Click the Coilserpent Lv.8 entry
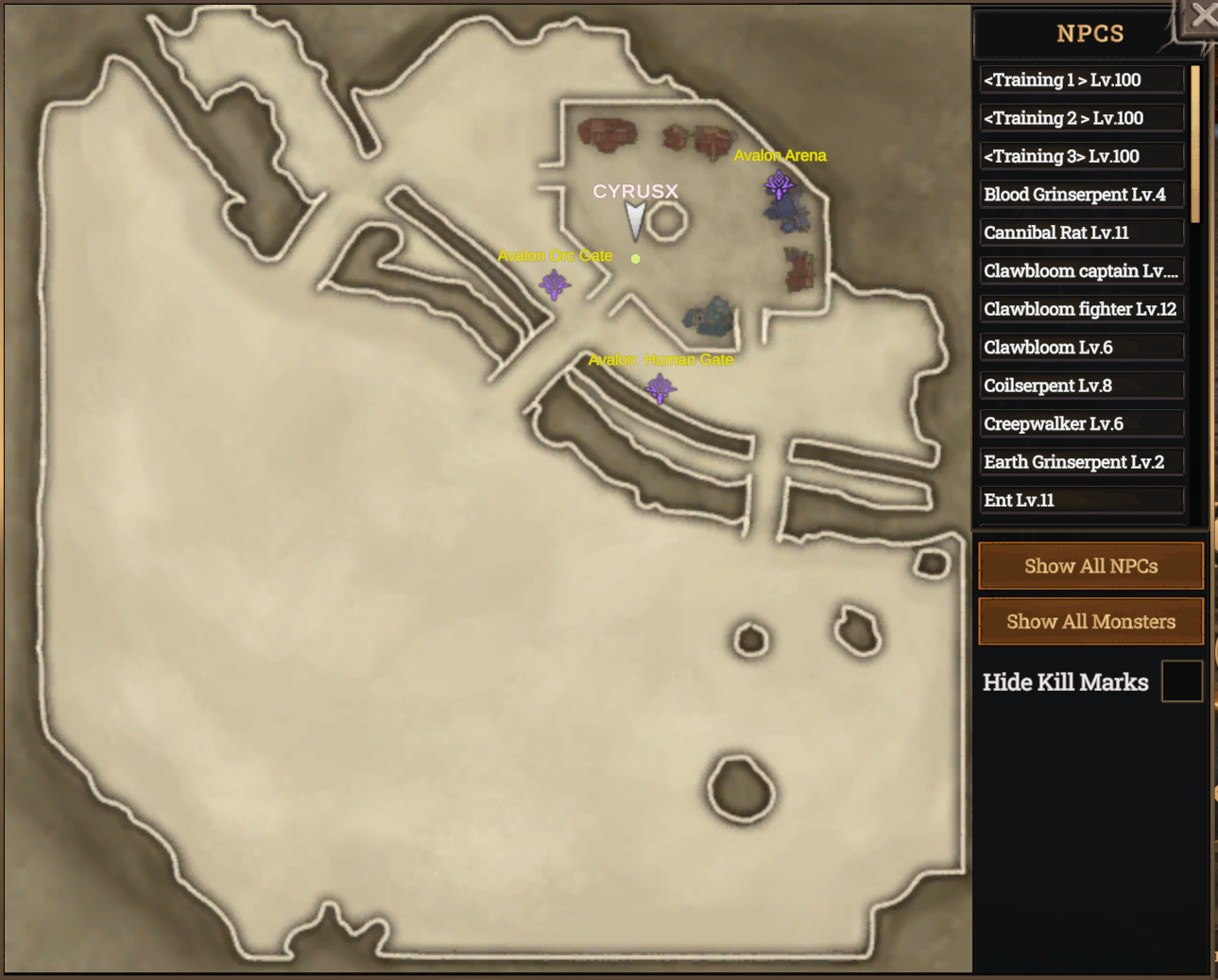 (x=1081, y=385)
